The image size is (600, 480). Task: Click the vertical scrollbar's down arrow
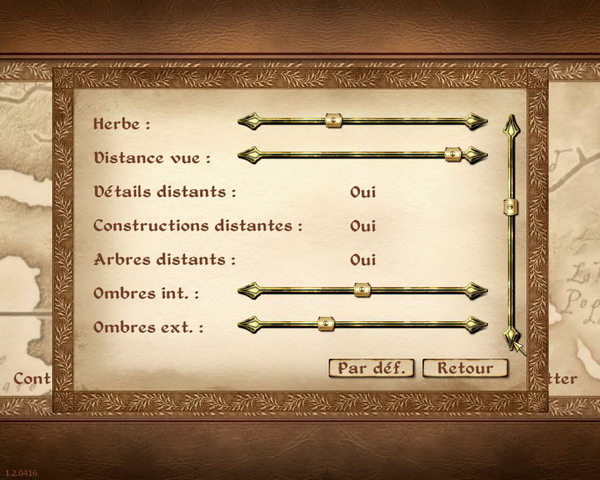[511, 335]
